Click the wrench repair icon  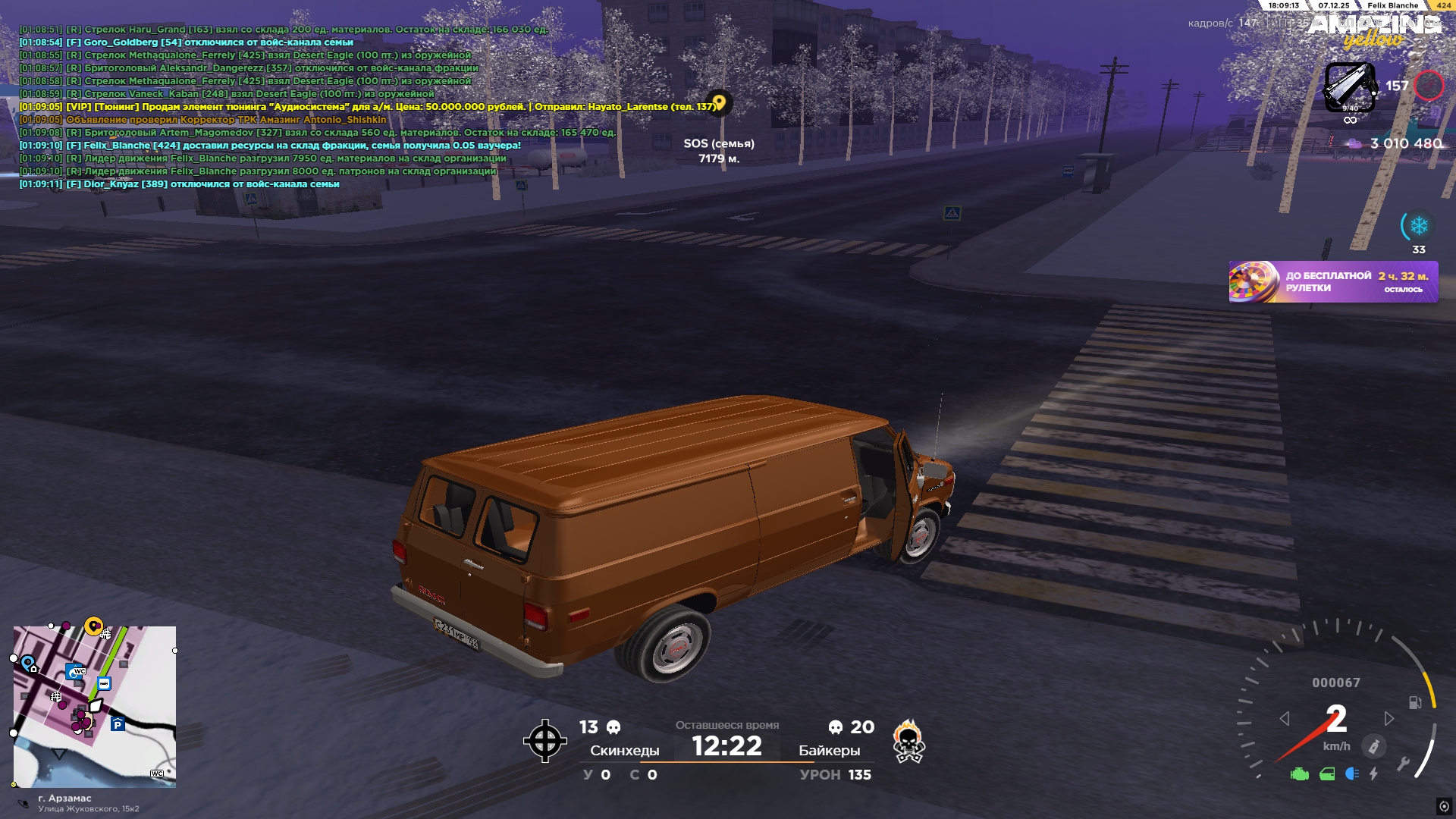1403,764
